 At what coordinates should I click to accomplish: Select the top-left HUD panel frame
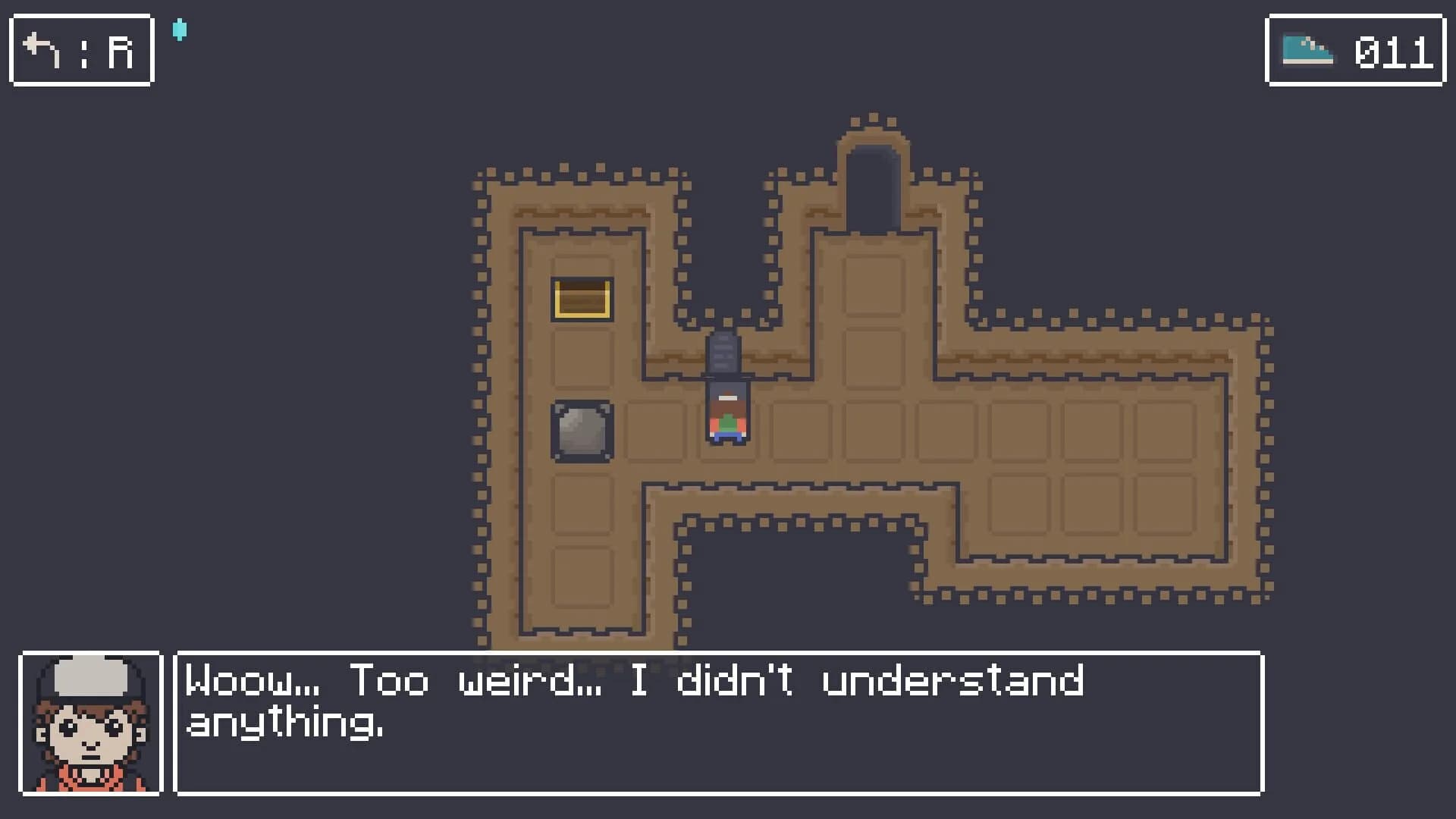pos(80,50)
